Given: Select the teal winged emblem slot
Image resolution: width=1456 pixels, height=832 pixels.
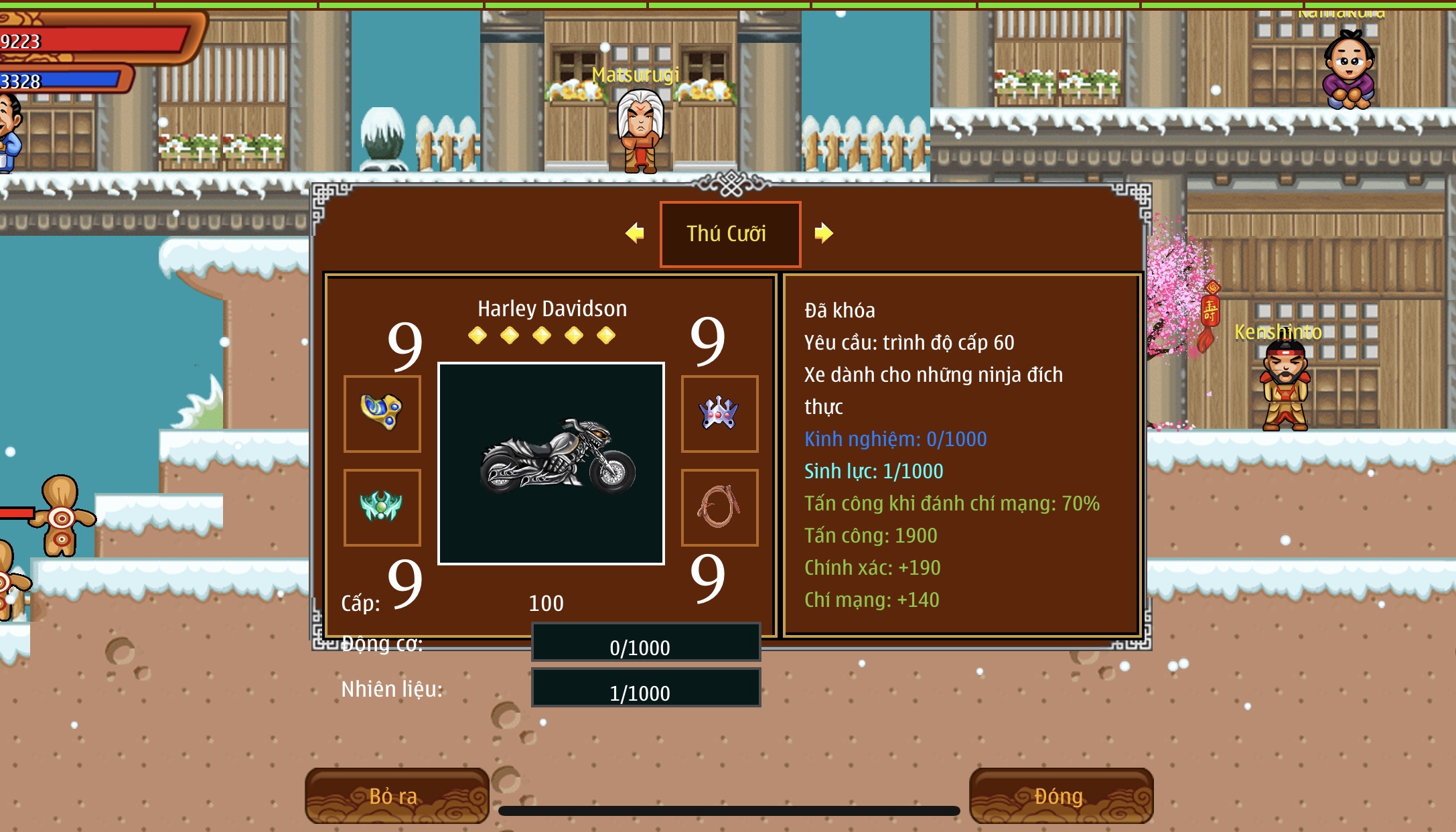Looking at the screenshot, I should (382, 507).
